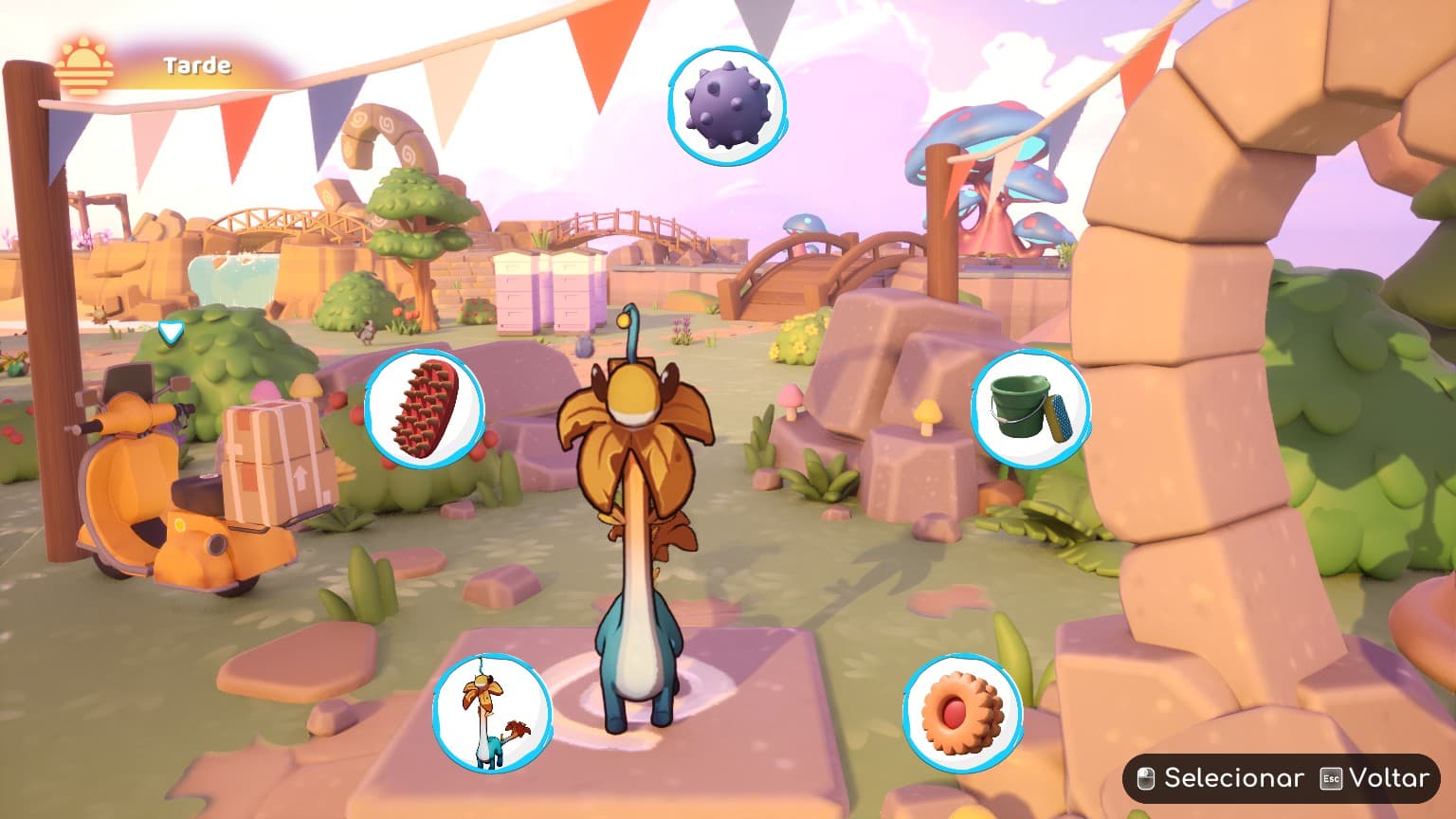Screen dimensions: 1456x819
Task: Open the creature portrait option
Action: pos(492,714)
